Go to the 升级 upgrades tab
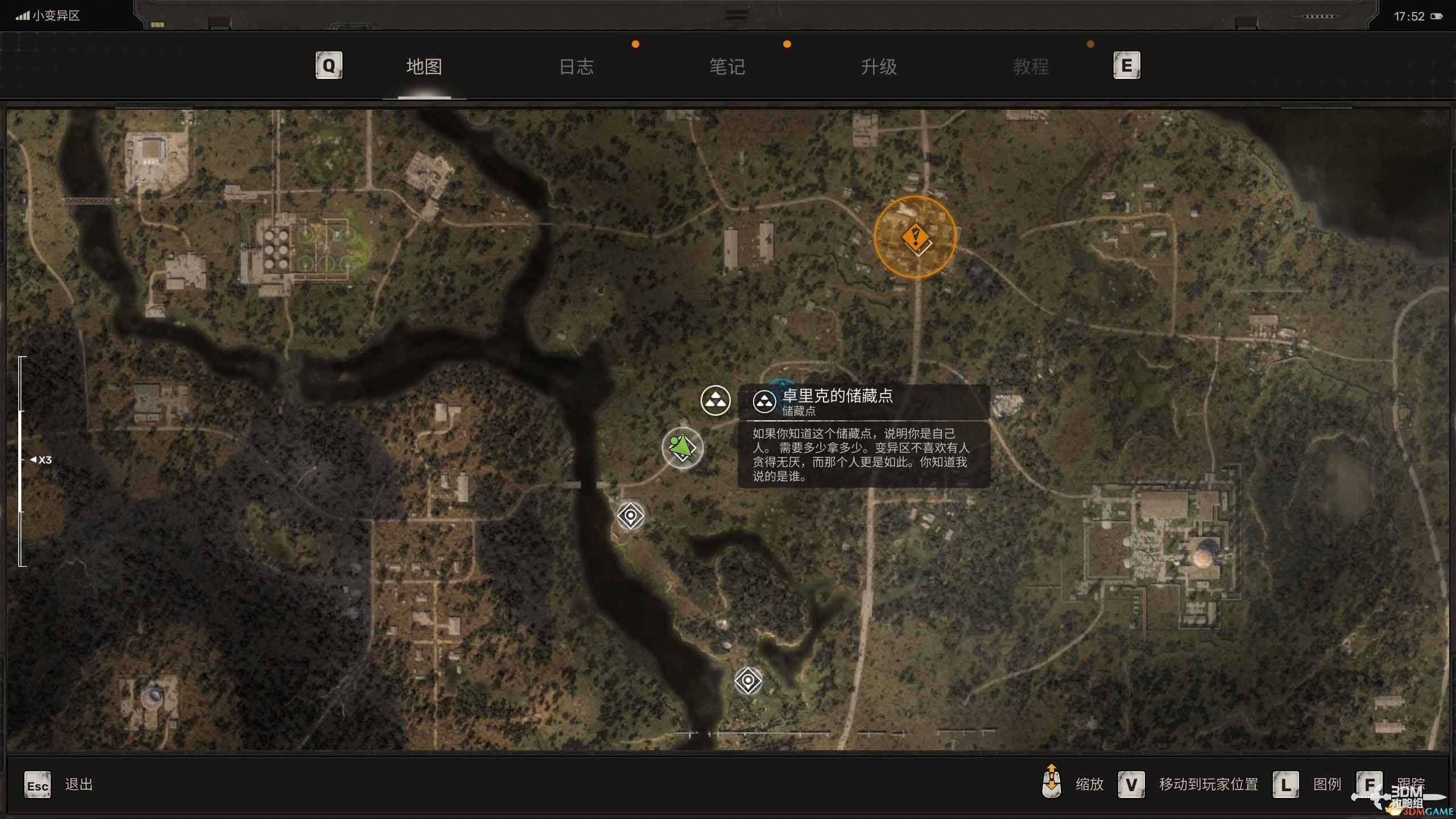1456x819 pixels. (879, 67)
